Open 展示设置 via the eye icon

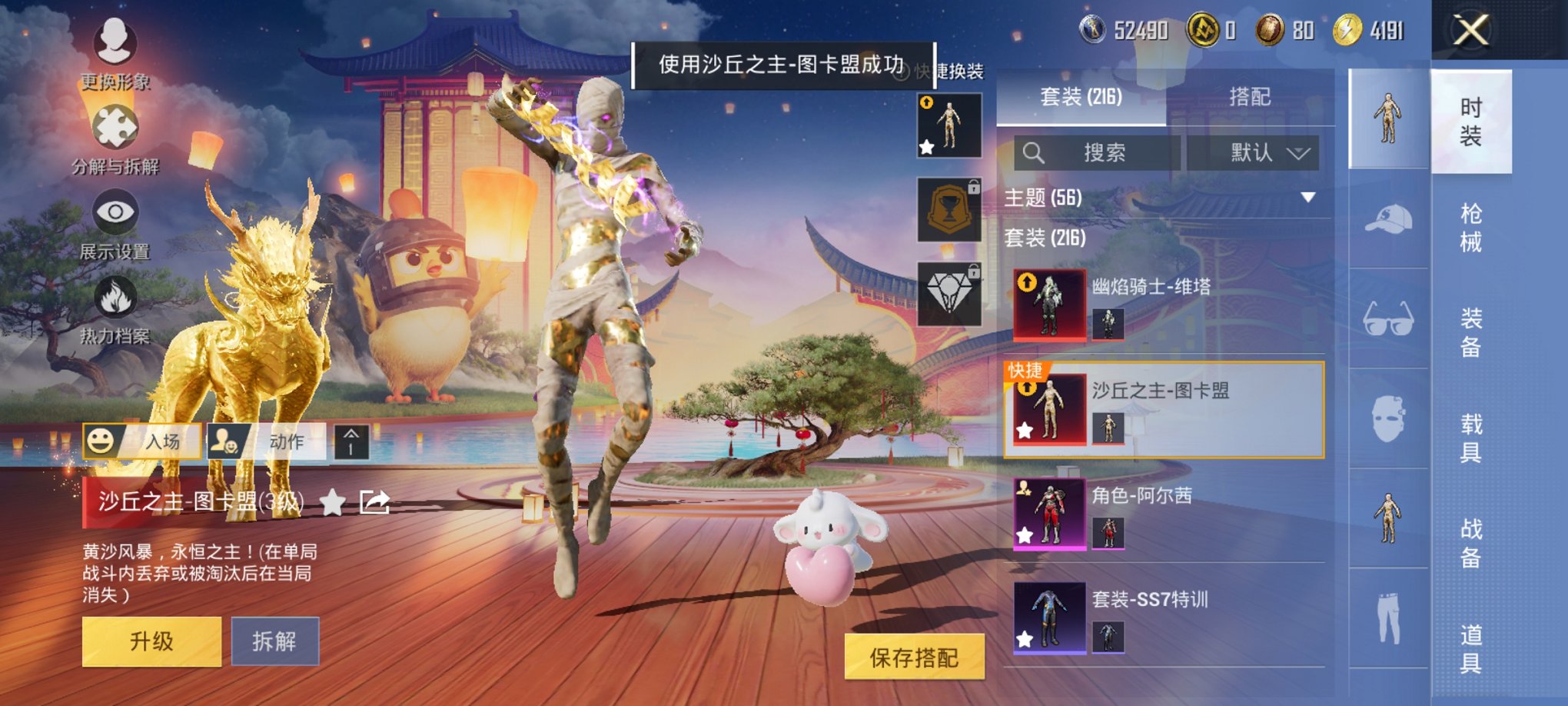pos(115,211)
